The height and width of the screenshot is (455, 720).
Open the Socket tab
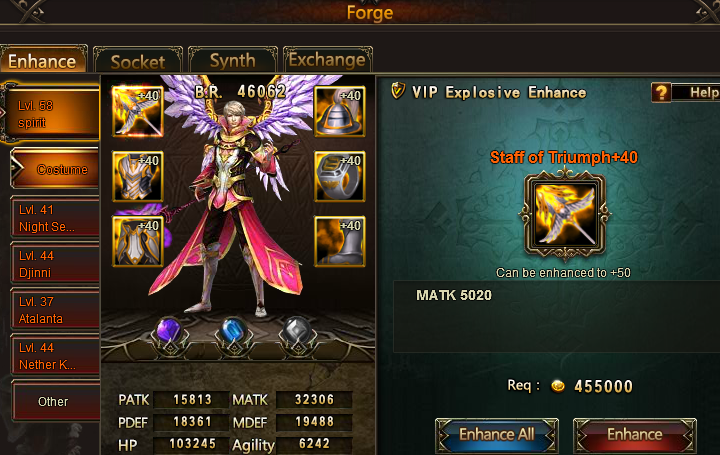pos(137,61)
